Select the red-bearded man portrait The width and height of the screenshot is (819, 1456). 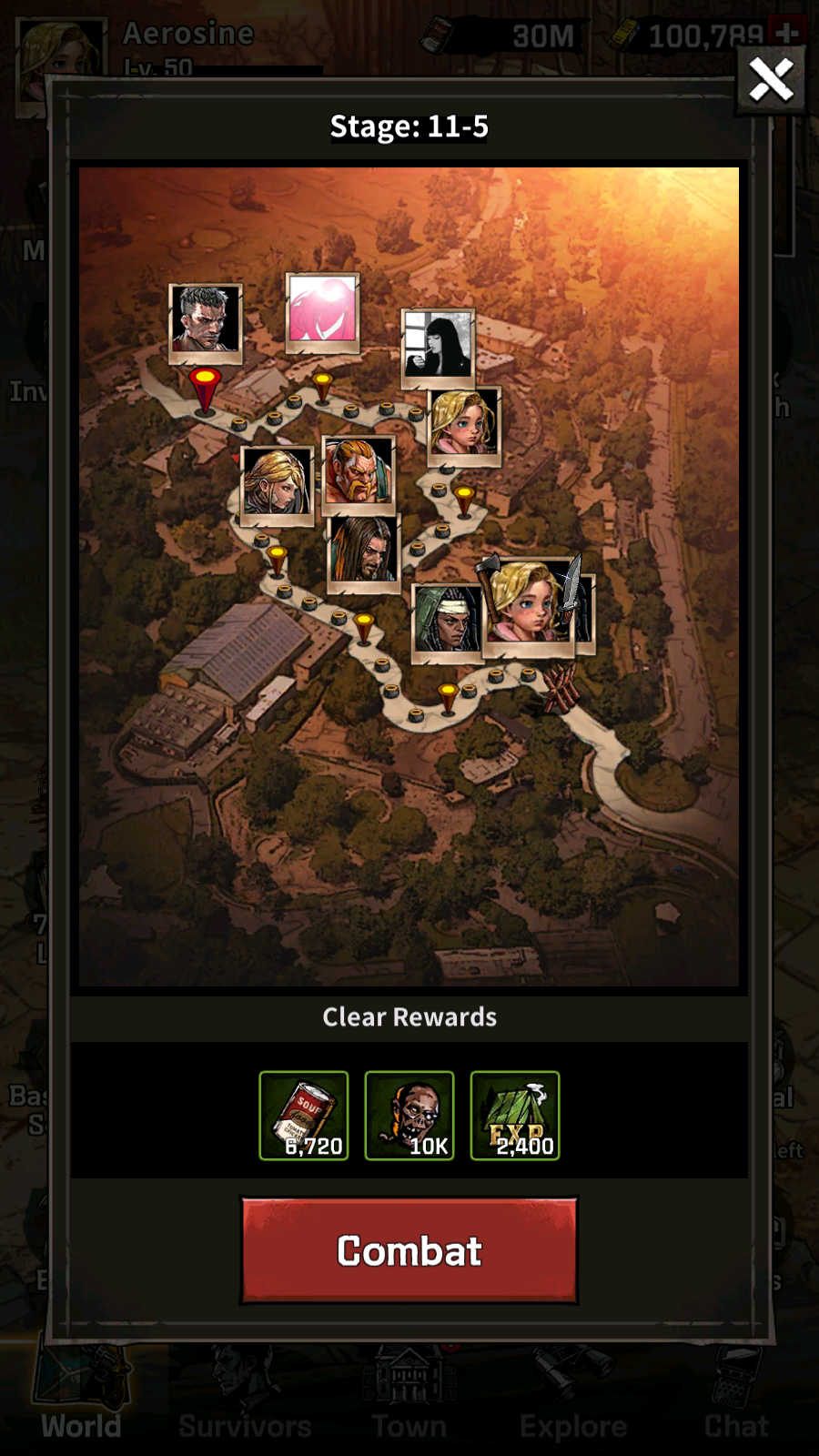click(x=359, y=471)
